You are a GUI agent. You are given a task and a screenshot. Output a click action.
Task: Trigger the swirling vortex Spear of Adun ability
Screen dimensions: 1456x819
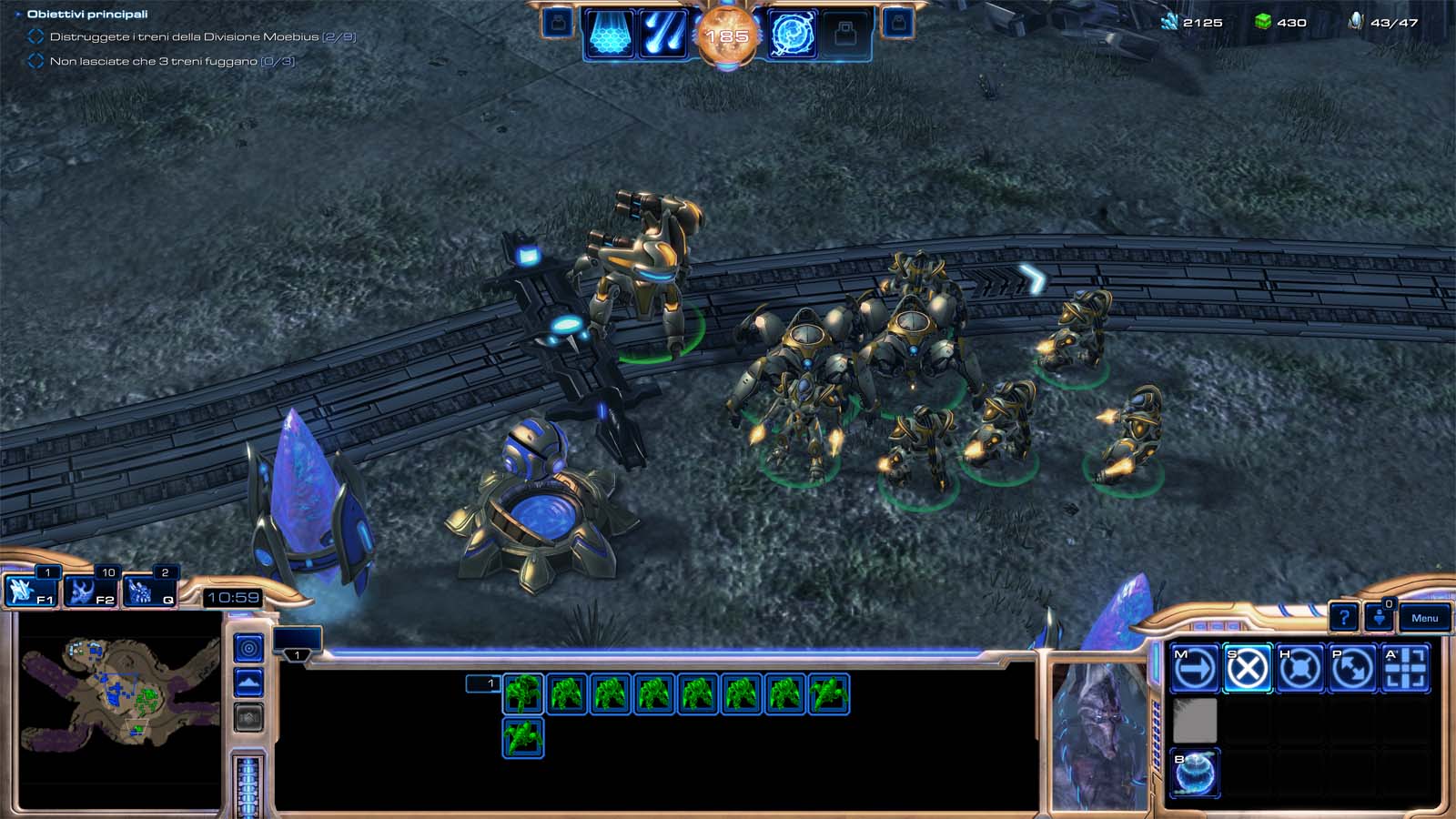792,35
